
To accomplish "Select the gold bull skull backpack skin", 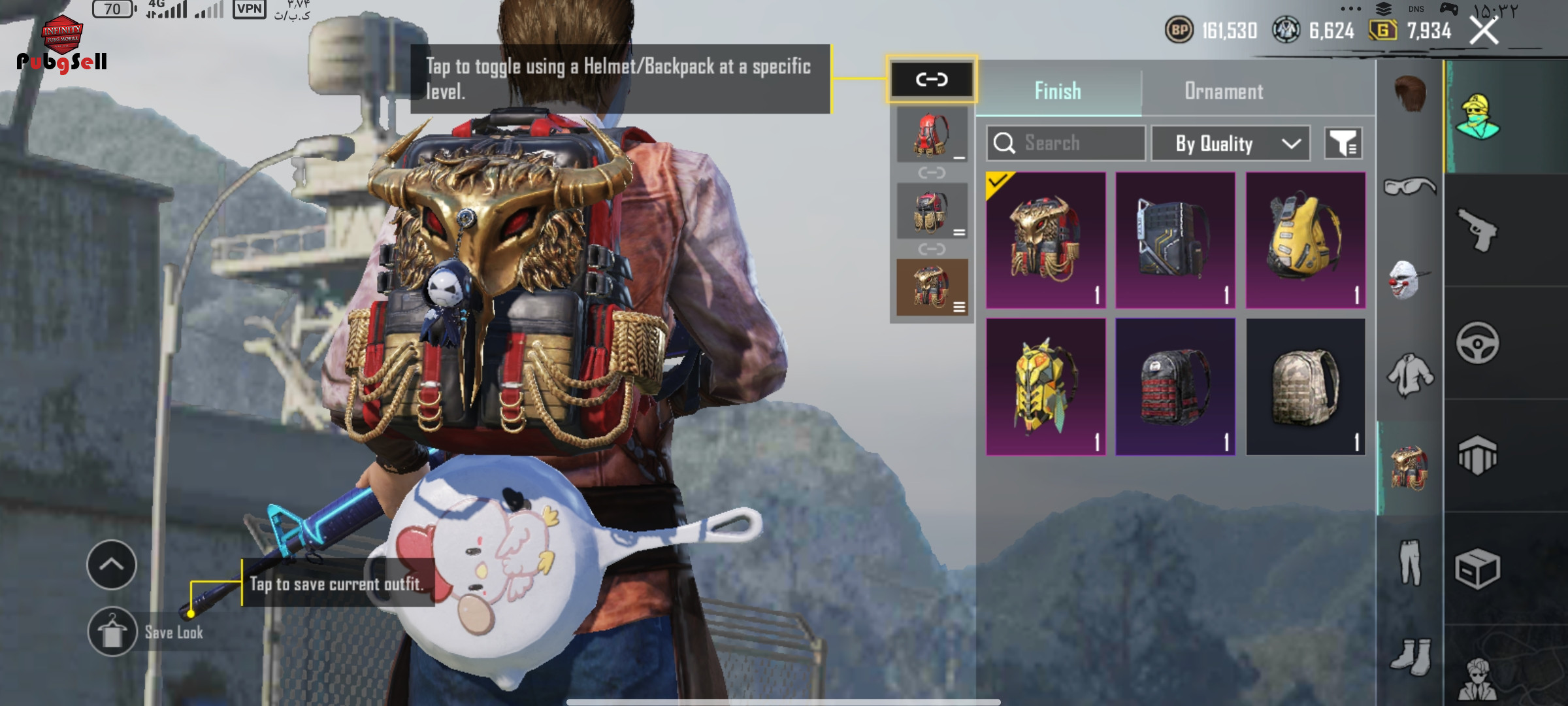I will [x=1045, y=240].
